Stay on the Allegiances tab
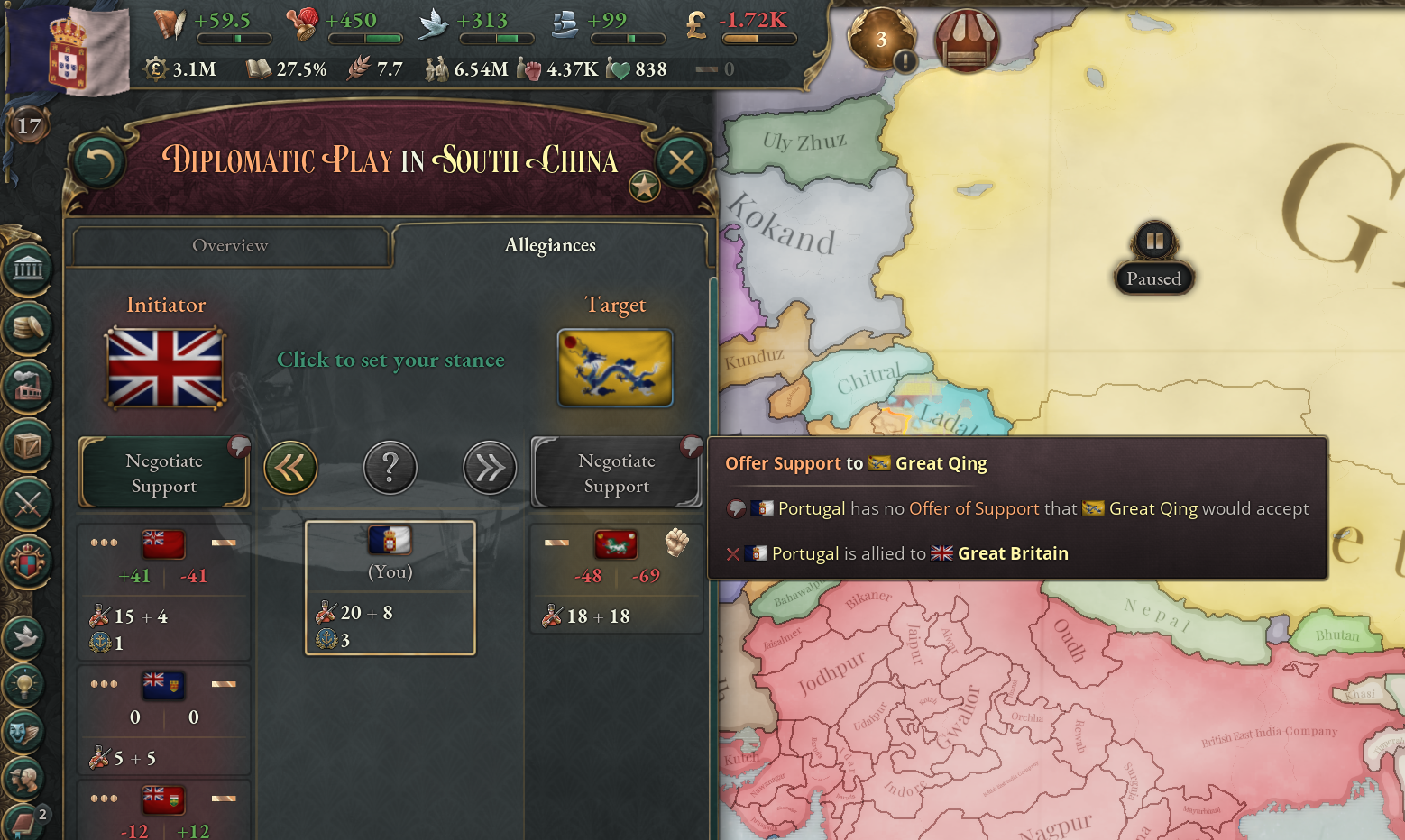The image size is (1405, 840). [550, 244]
